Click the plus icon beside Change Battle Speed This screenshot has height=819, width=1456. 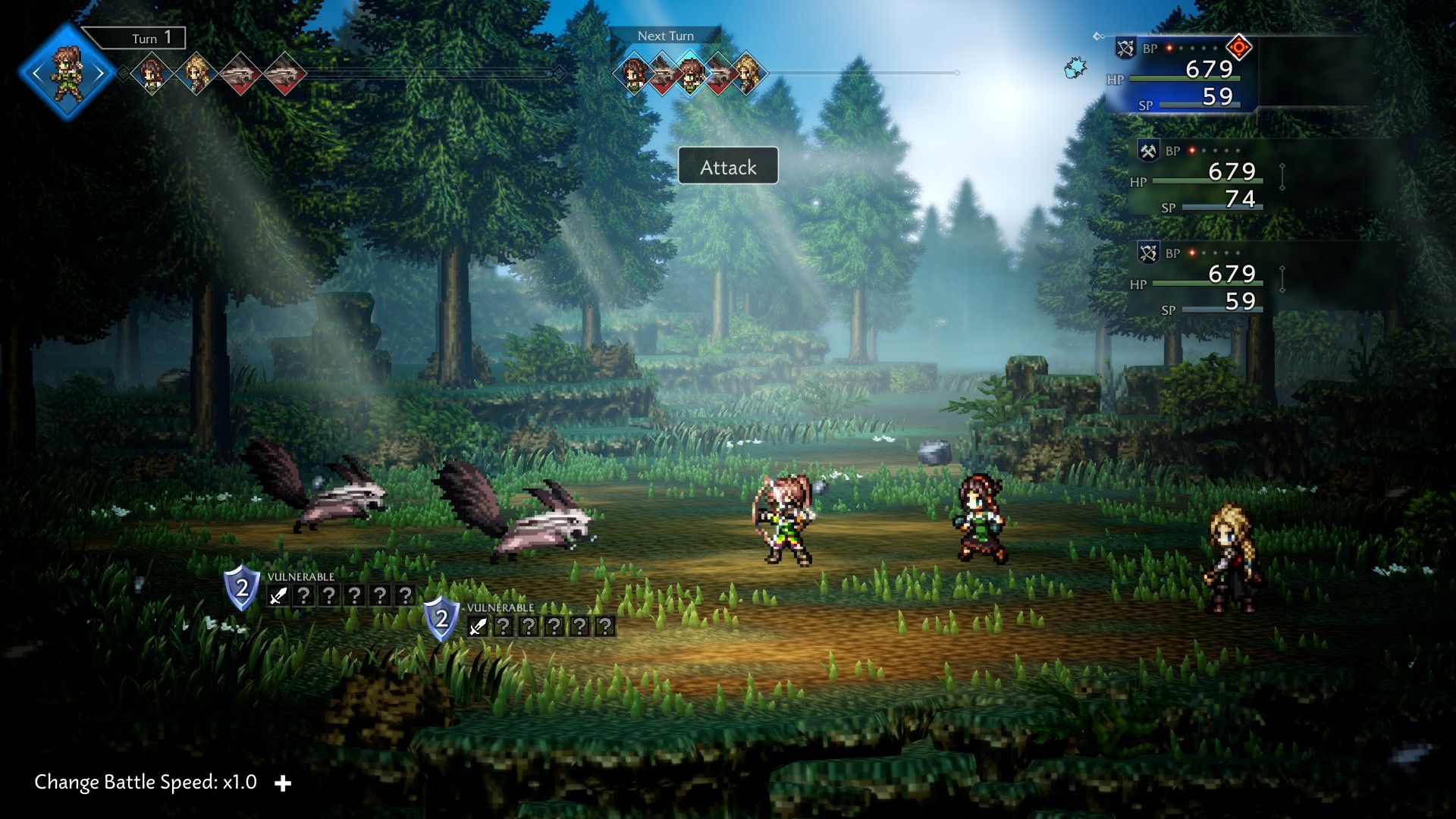(x=283, y=783)
